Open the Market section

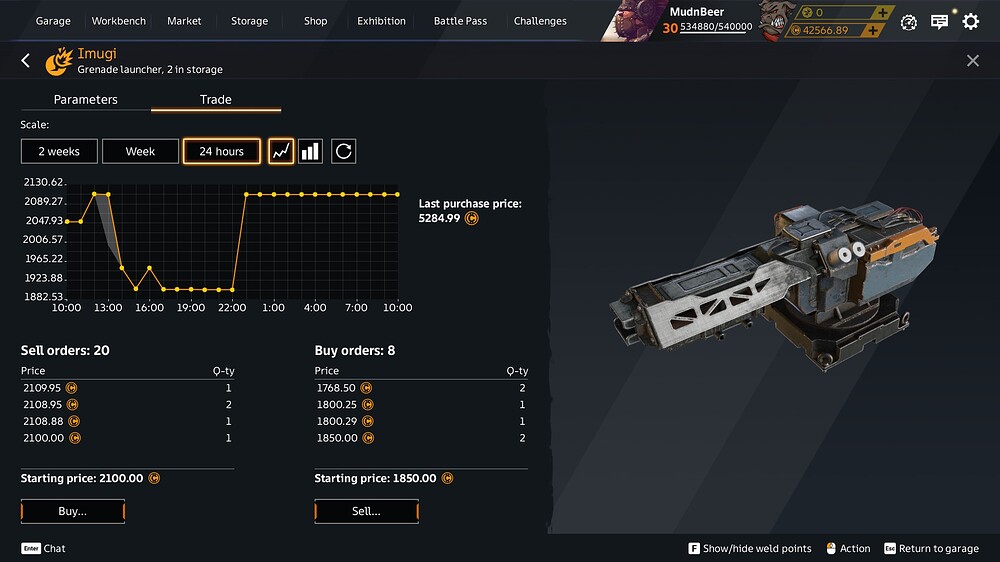(x=184, y=21)
